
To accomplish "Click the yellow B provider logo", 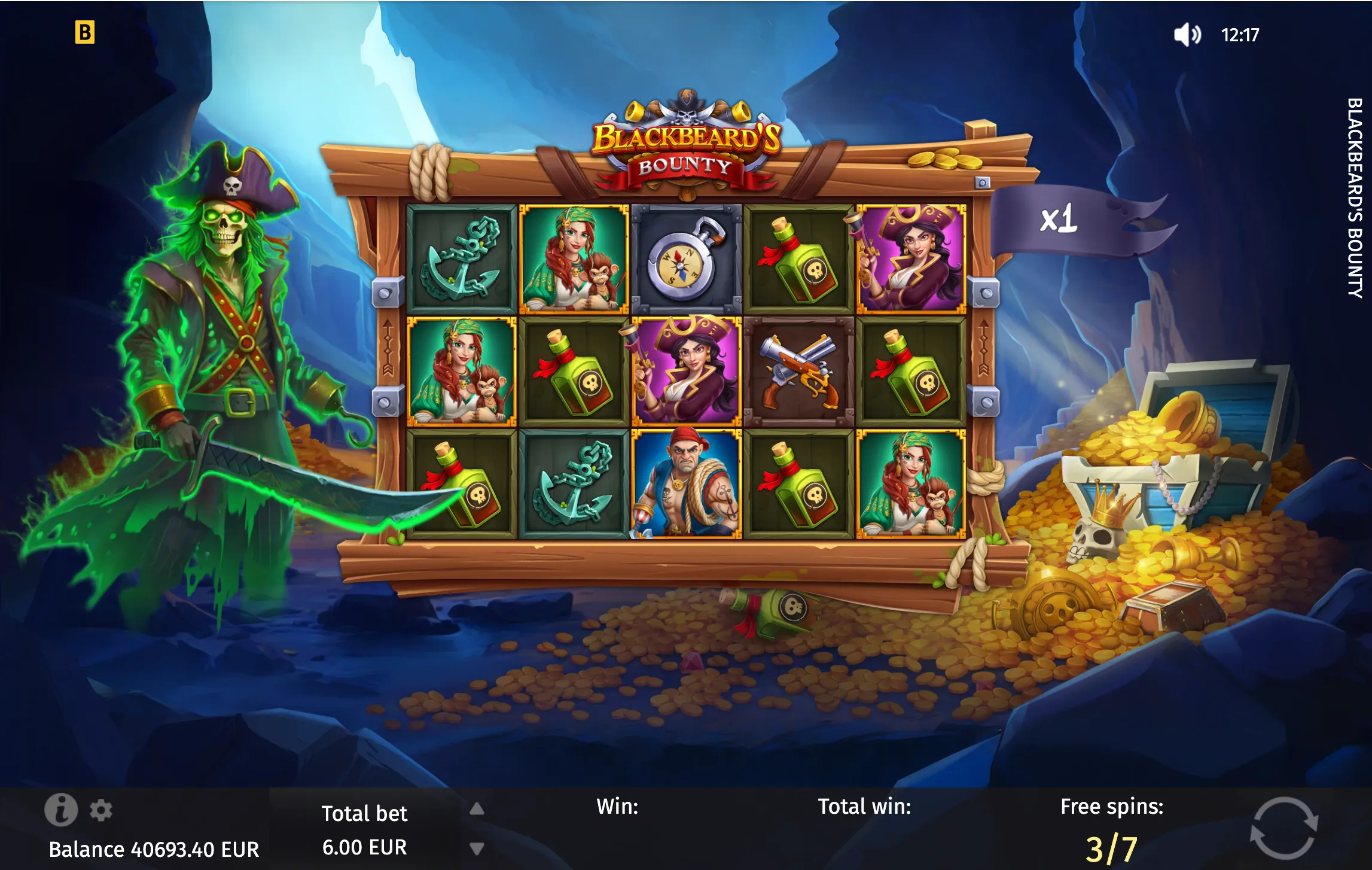I will [x=85, y=32].
